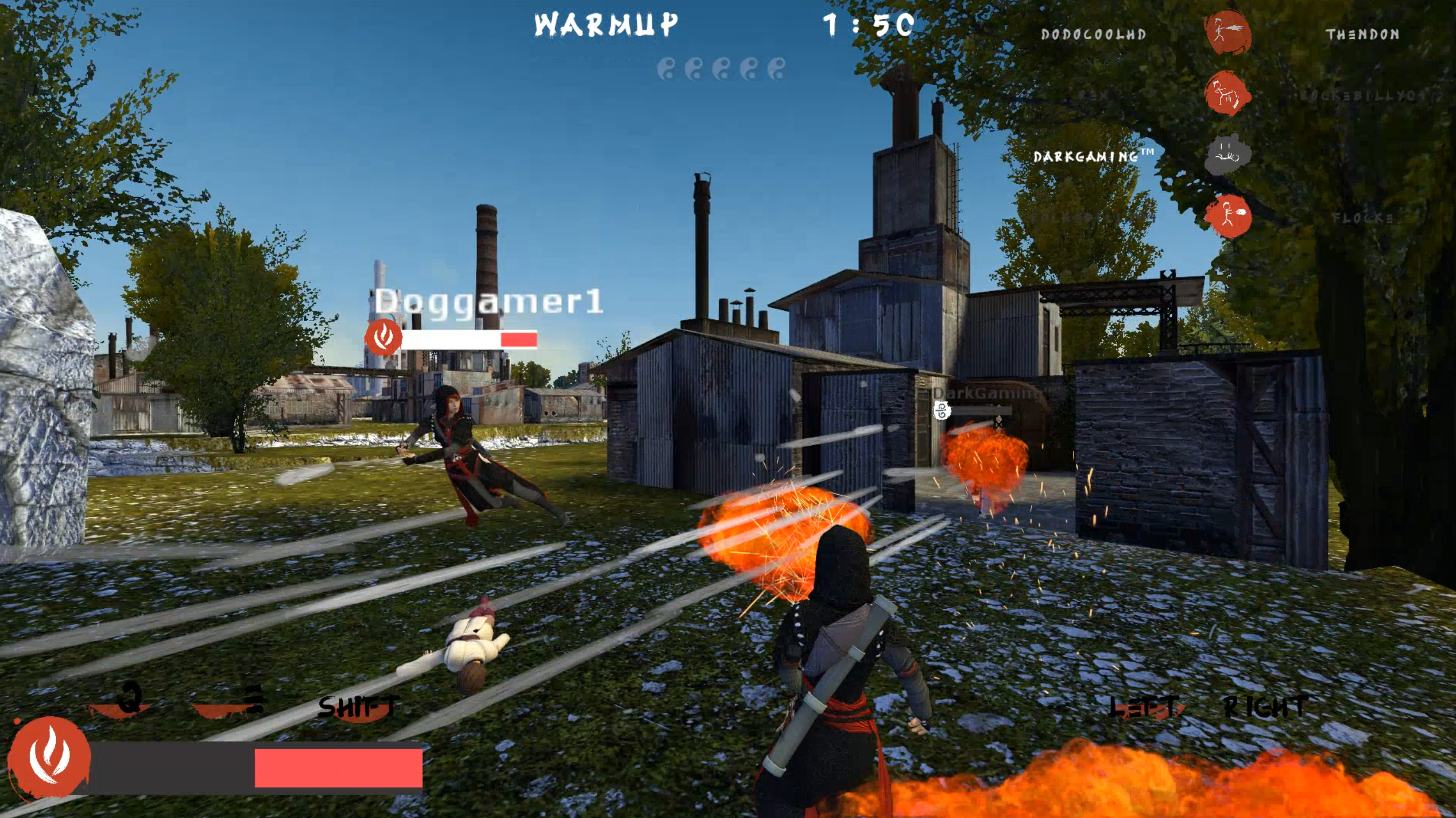1456x818 pixels.
Task: Click your fire element emblem beside the health bar
Action: pyautogui.click(x=49, y=757)
